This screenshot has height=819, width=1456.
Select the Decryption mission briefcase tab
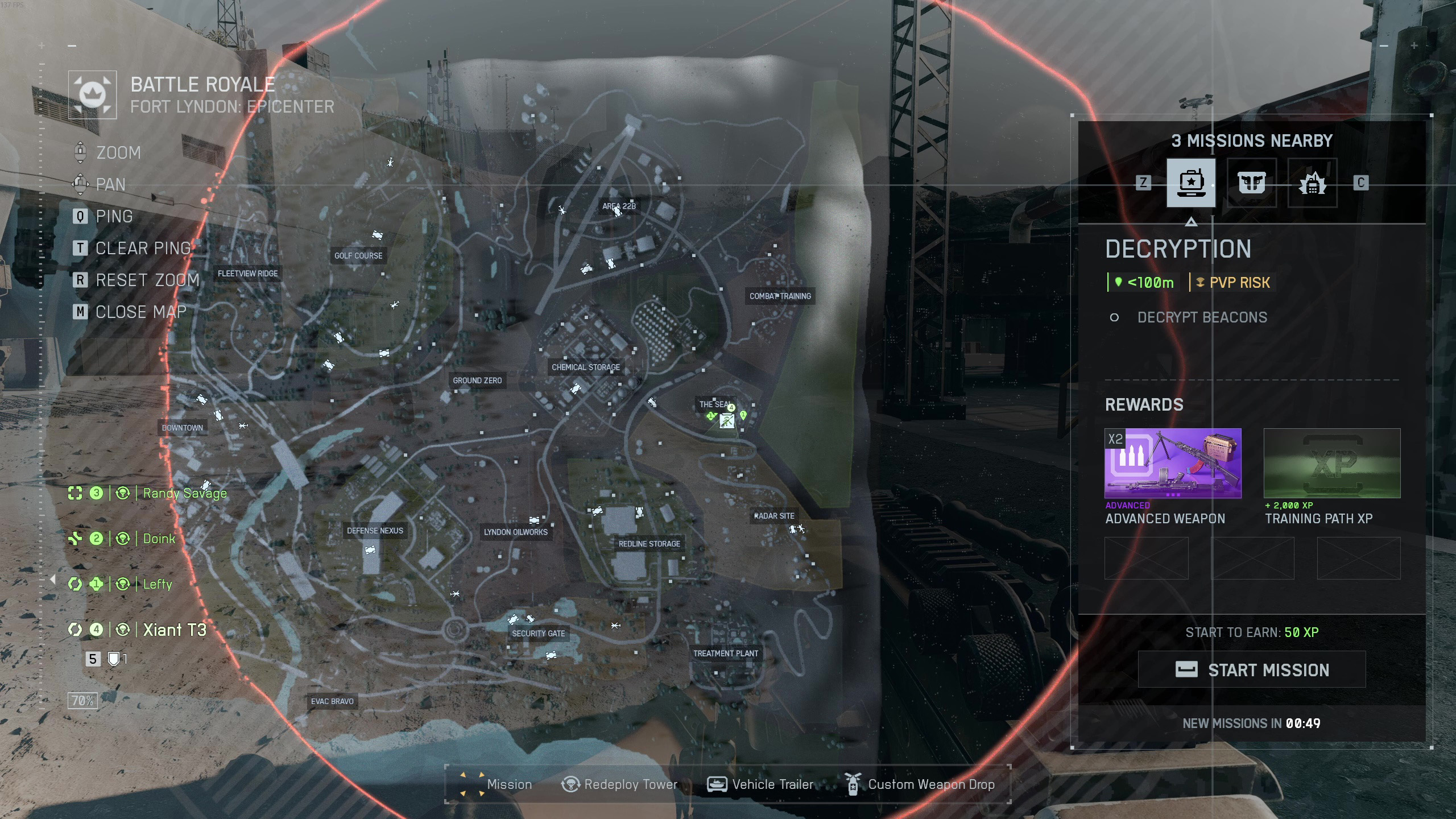[x=1191, y=183]
